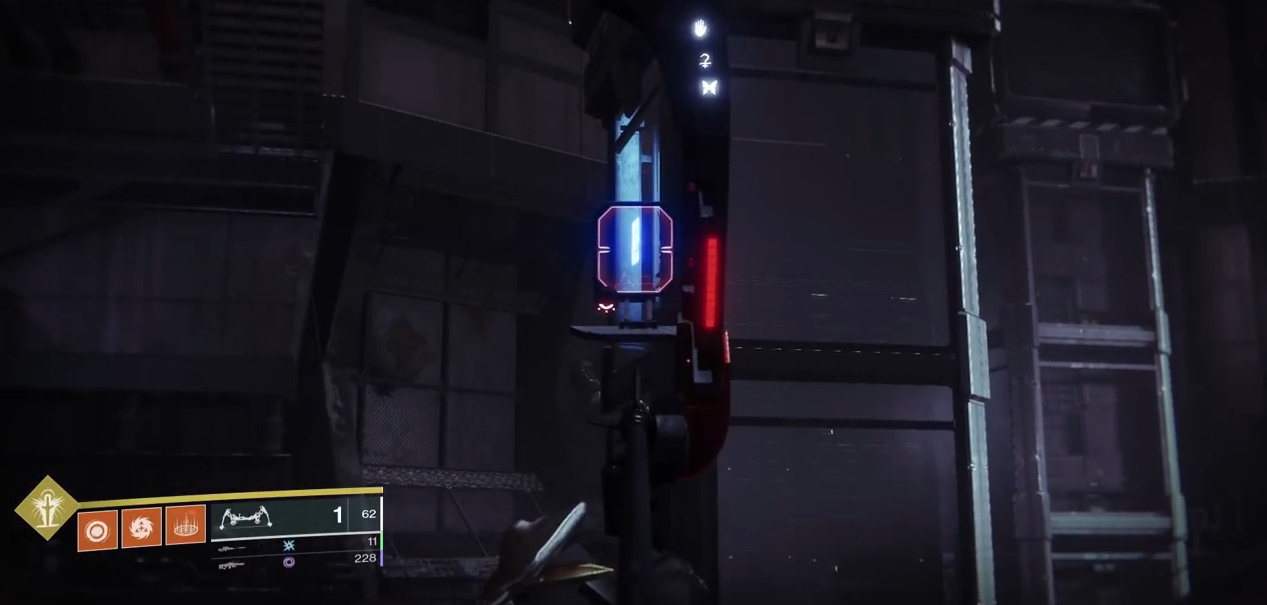The height and width of the screenshot is (605, 1267).
Task: Switch to the stasis energy weapon
Action: [290, 545]
